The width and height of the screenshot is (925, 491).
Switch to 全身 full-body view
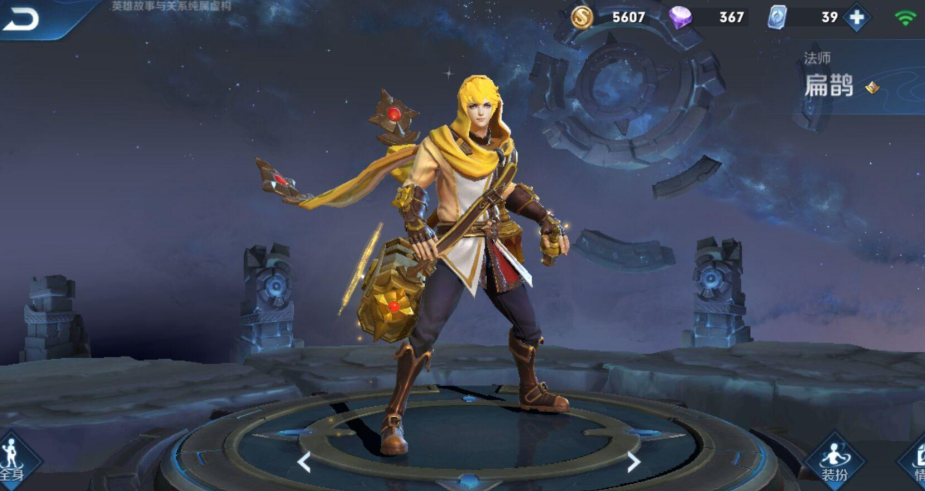click(x=12, y=462)
